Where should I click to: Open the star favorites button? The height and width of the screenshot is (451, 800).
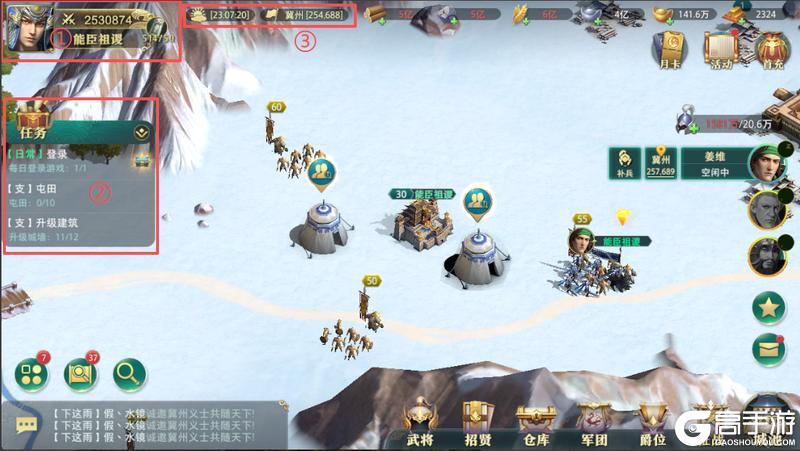(768, 308)
